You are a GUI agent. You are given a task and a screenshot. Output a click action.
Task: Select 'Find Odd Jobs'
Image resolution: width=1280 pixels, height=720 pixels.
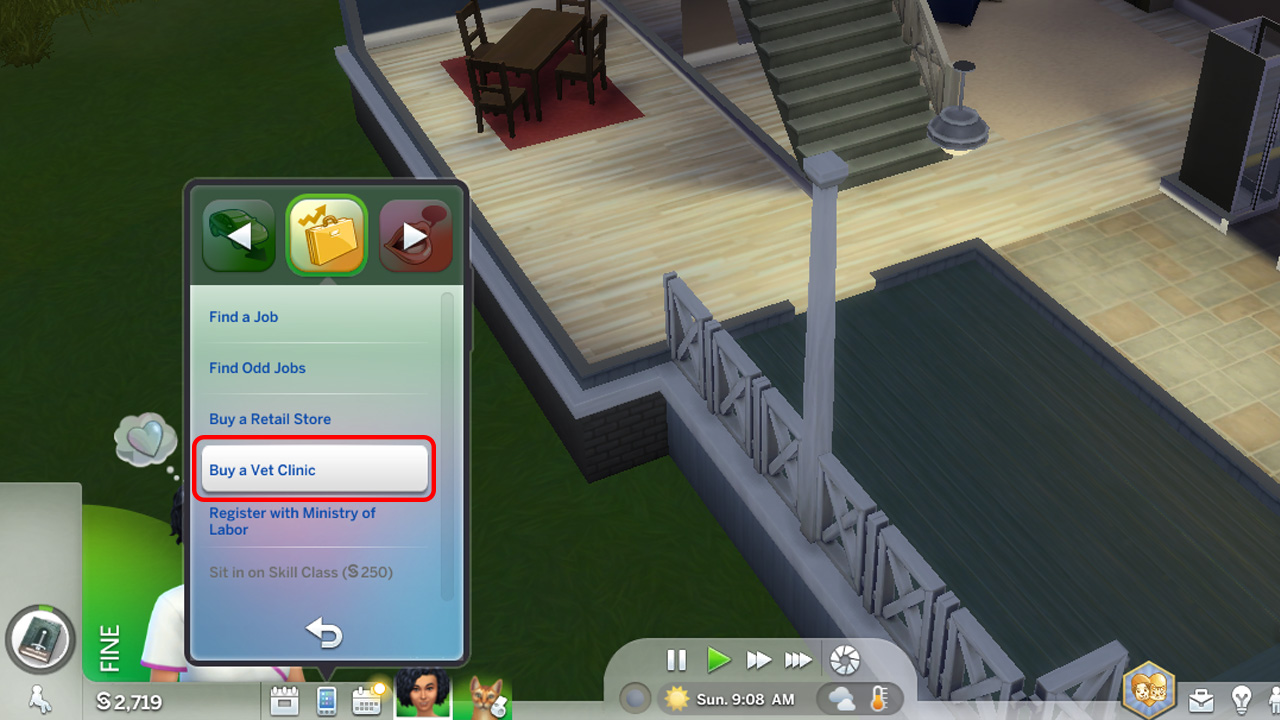coord(257,368)
